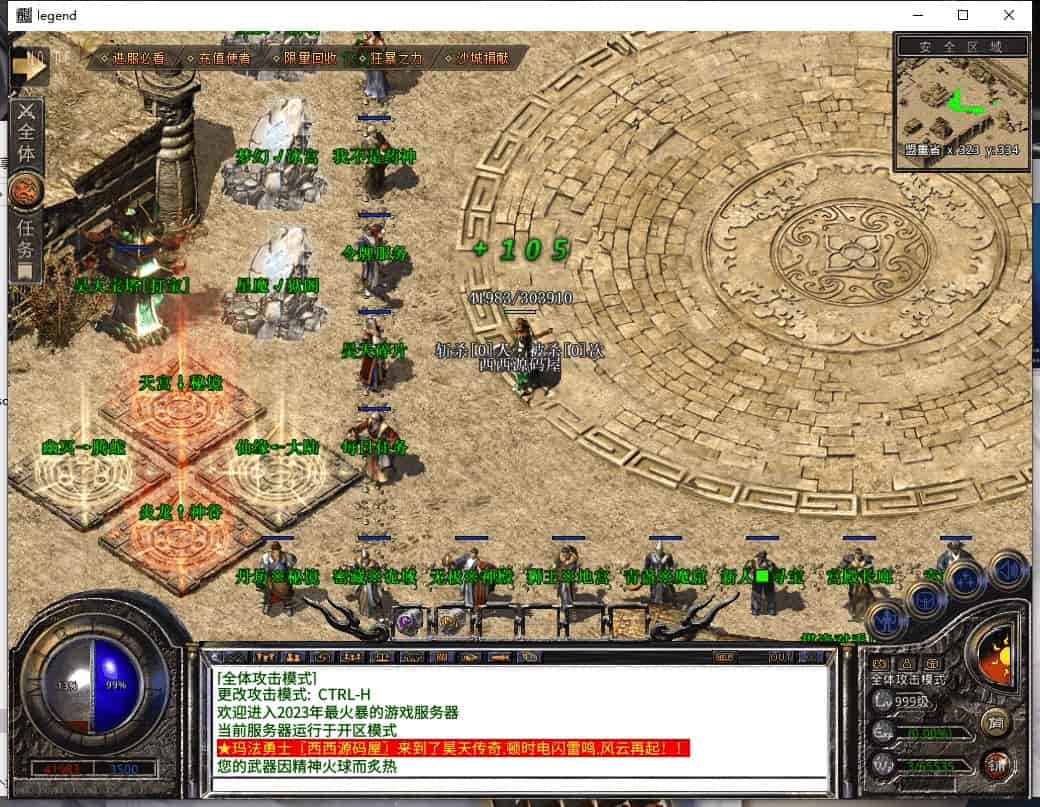Click the chat message log

(x=520, y=720)
